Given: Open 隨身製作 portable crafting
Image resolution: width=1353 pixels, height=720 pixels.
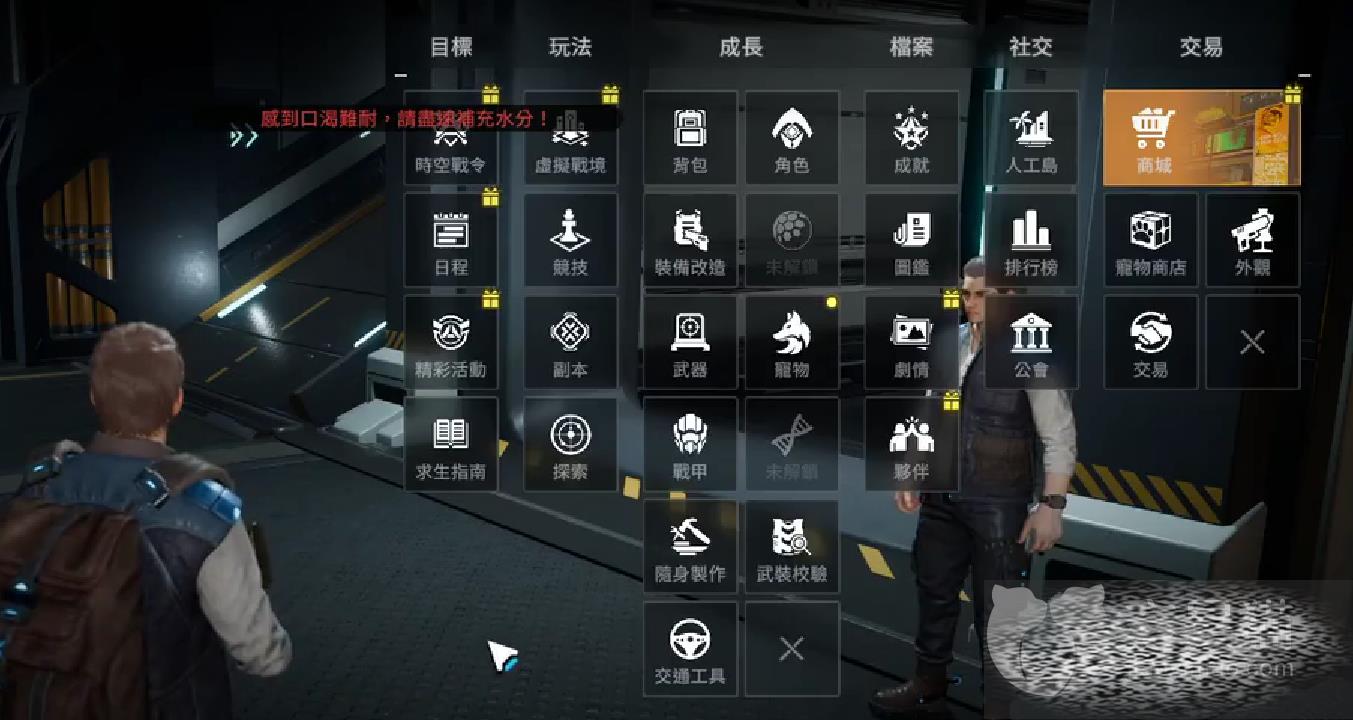Looking at the screenshot, I should tap(690, 546).
